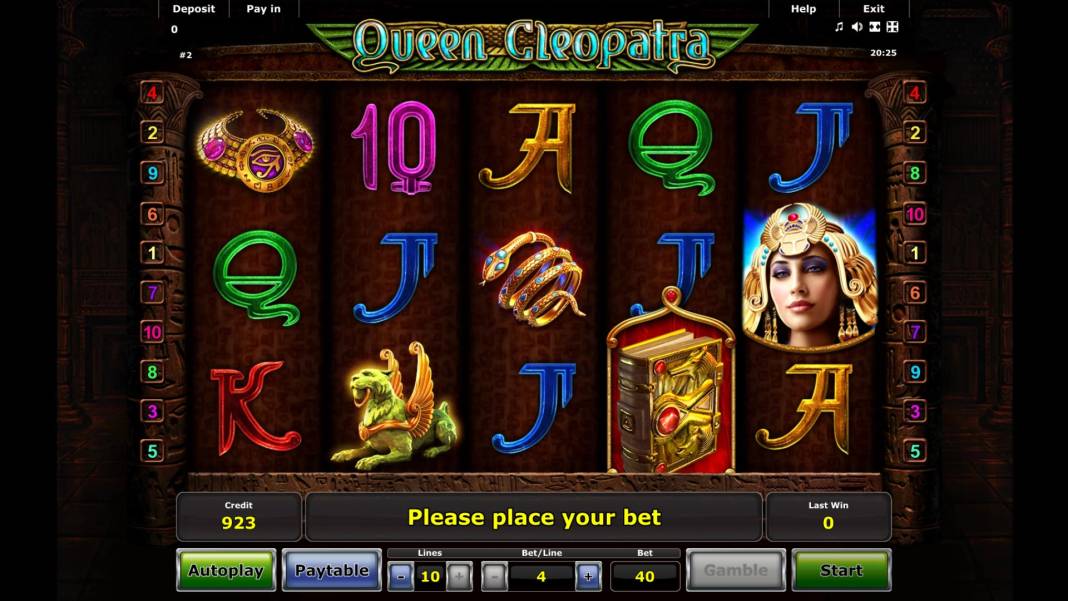Exit the Queen Cleopatra game
This screenshot has width=1068, height=601.
coord(873,9)
